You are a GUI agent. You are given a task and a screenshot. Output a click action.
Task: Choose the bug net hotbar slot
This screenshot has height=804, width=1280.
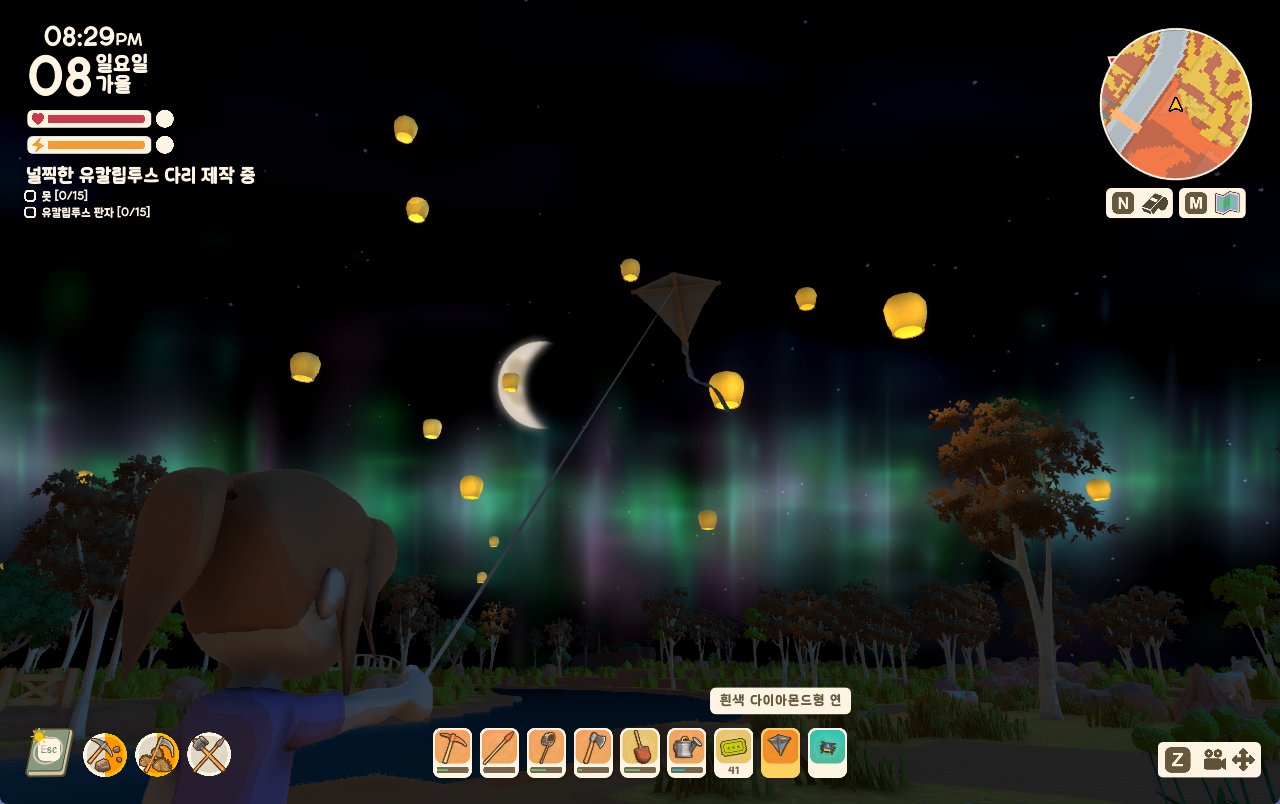[x=546, y=750]
